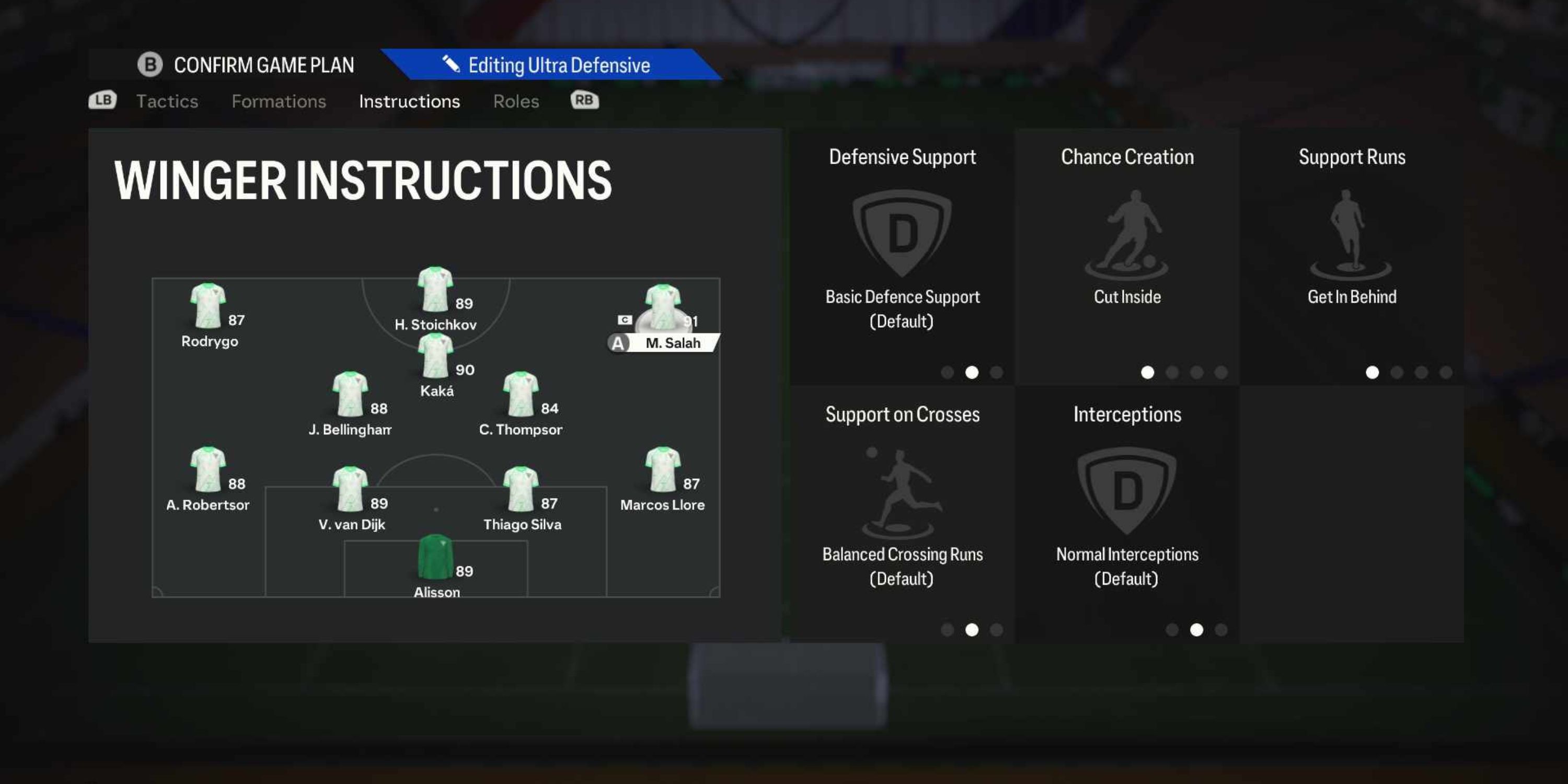
Task: Open the Tactics tab
Action: [167, 101]
